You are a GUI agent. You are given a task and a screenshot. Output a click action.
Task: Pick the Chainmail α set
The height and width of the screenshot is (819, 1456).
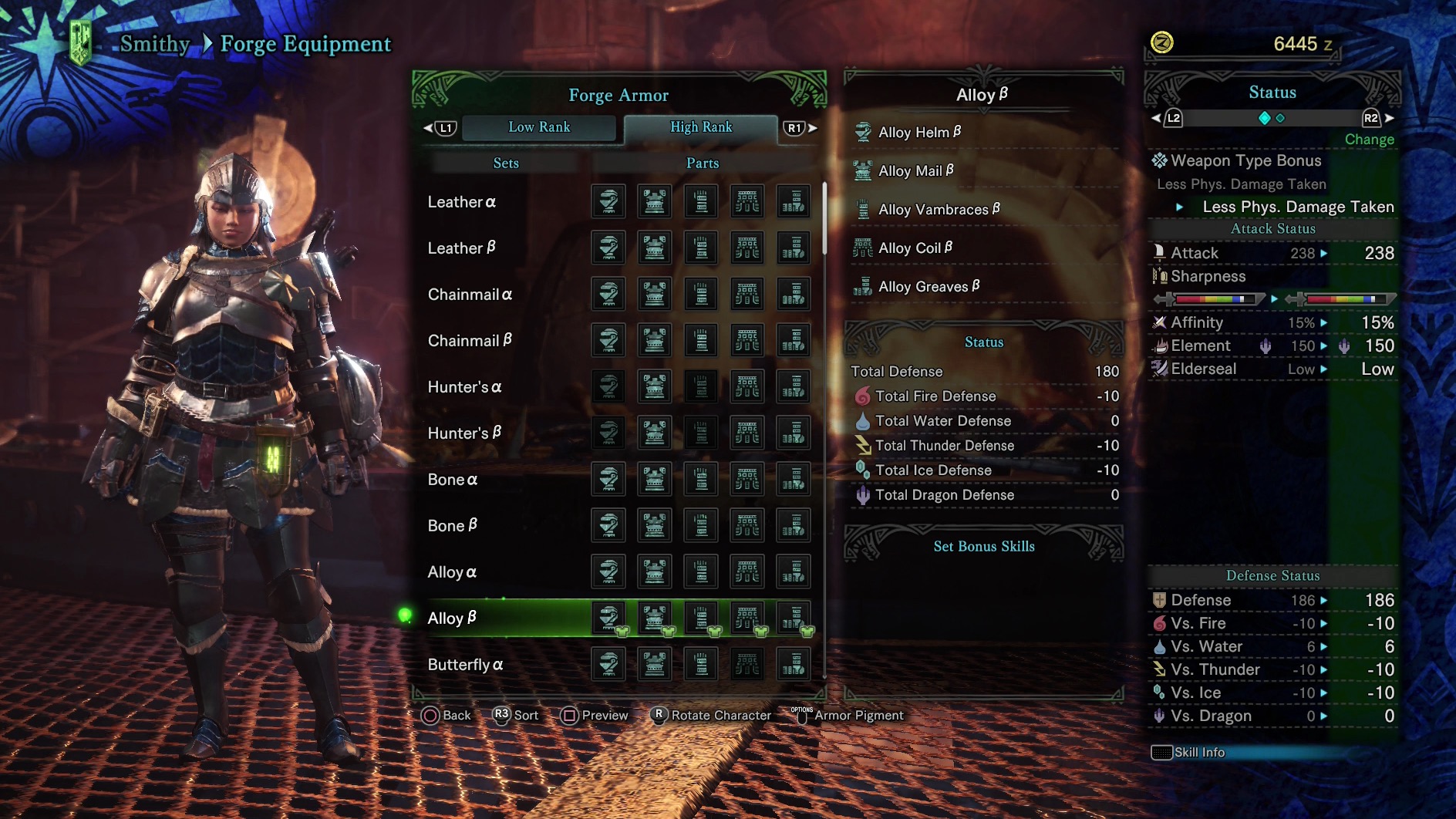(x=470, y=295)
